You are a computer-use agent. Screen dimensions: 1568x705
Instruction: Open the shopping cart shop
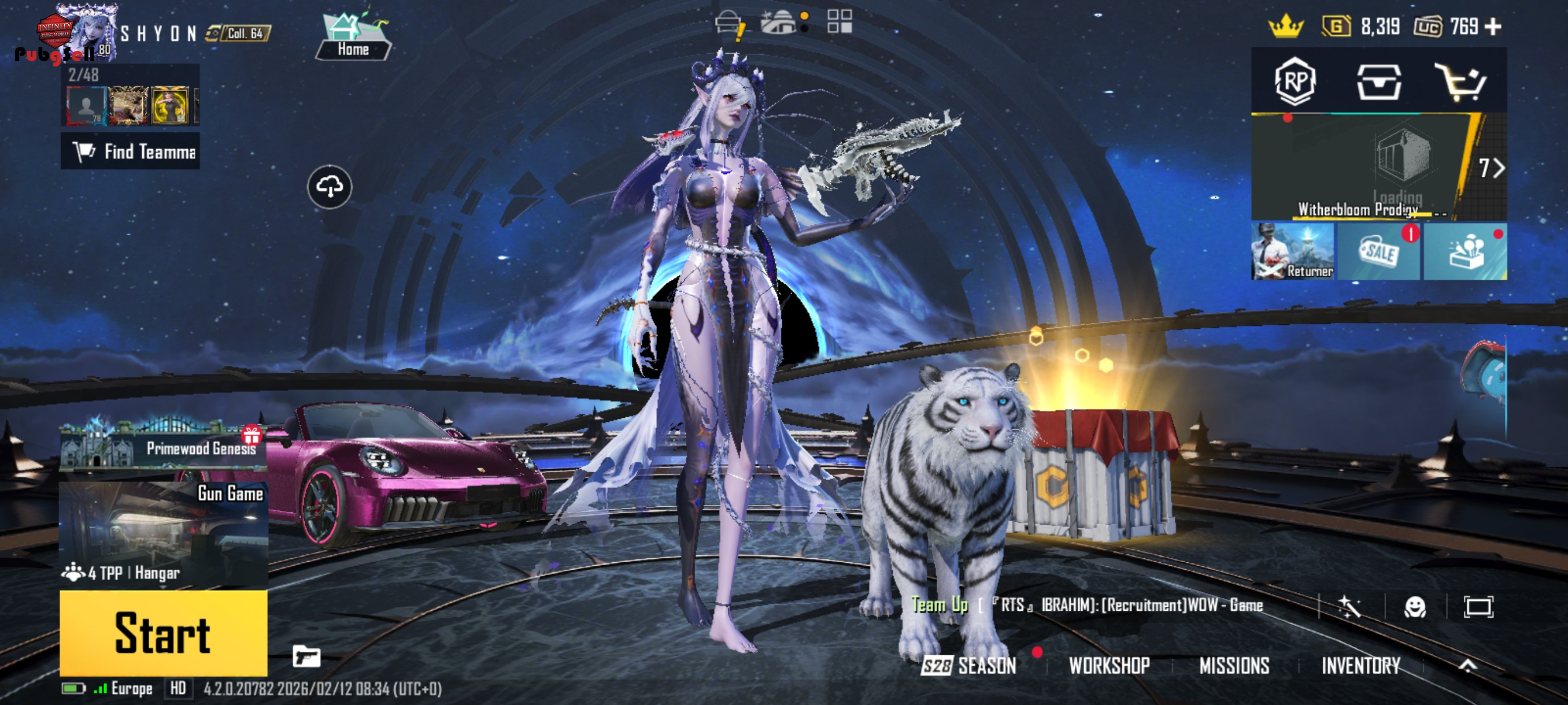[x=1462, y=82]
